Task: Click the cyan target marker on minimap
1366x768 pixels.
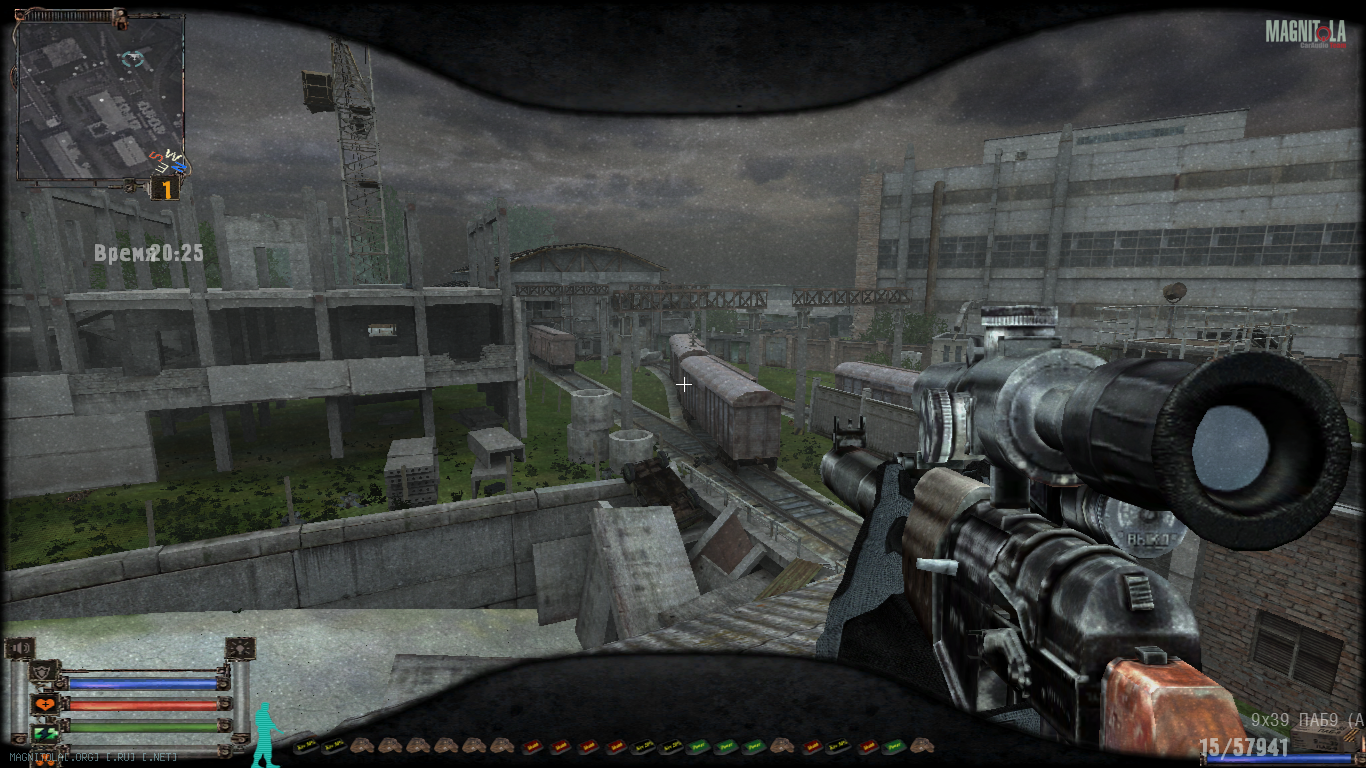Action: [x=132, y=60]
